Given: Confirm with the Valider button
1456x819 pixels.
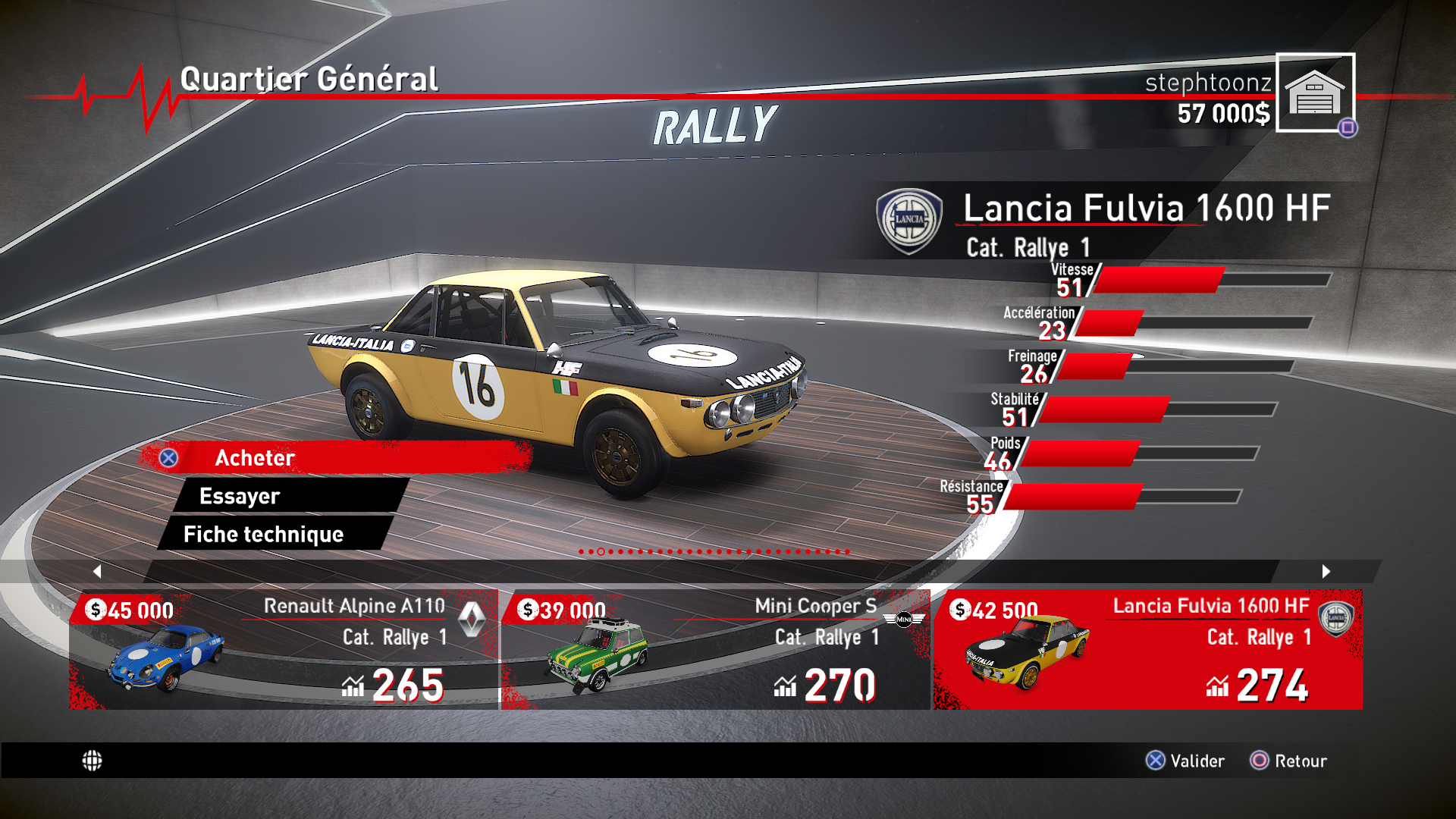Looking at the screenshot, I should pyautogui.click(x=1185, y=761).
